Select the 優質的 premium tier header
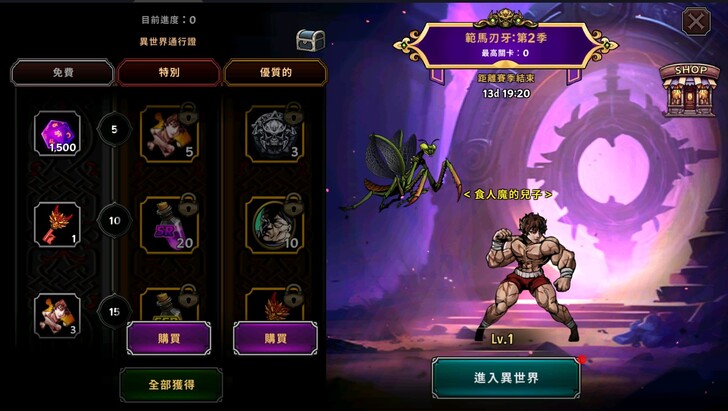Screen dimensions: 728x411 [275, 72]
